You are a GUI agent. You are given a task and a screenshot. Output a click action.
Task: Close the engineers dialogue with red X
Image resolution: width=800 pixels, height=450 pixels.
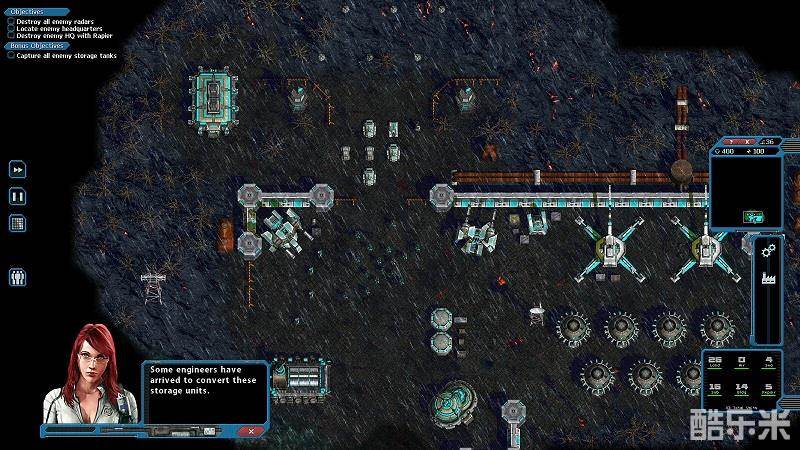[x=252, y=430]
